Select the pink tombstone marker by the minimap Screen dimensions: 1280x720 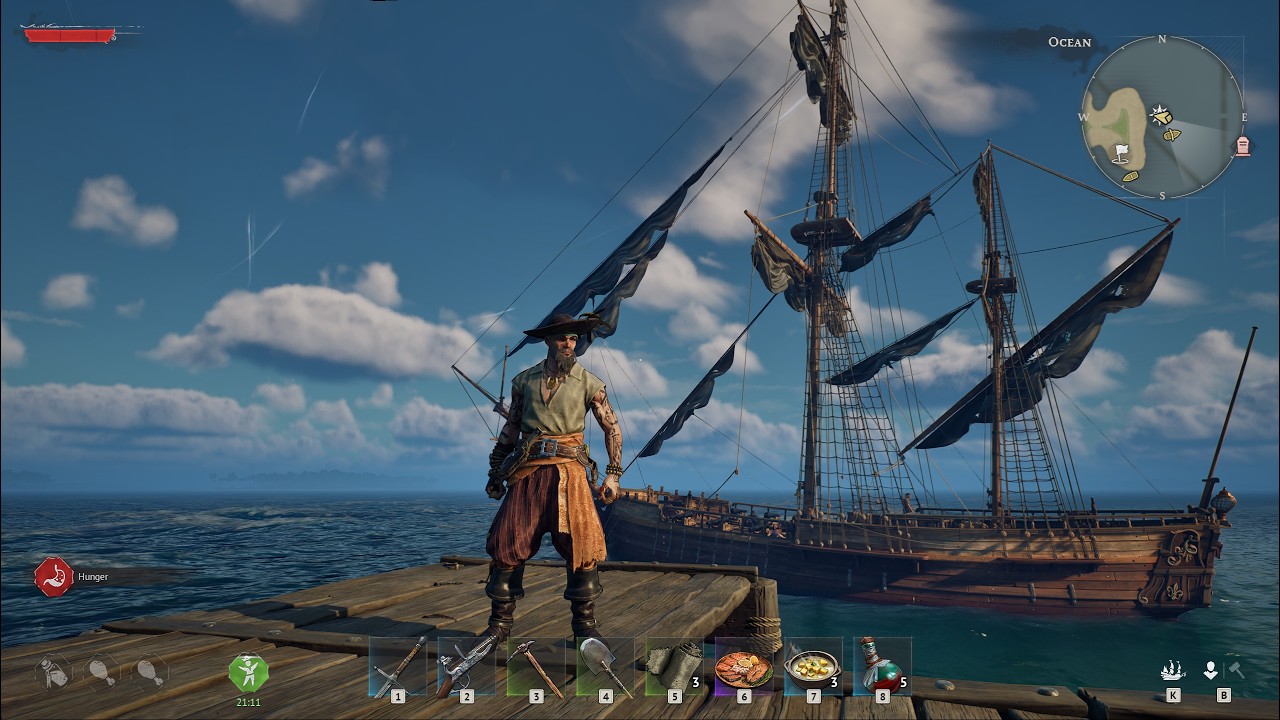pos(1243,146)
